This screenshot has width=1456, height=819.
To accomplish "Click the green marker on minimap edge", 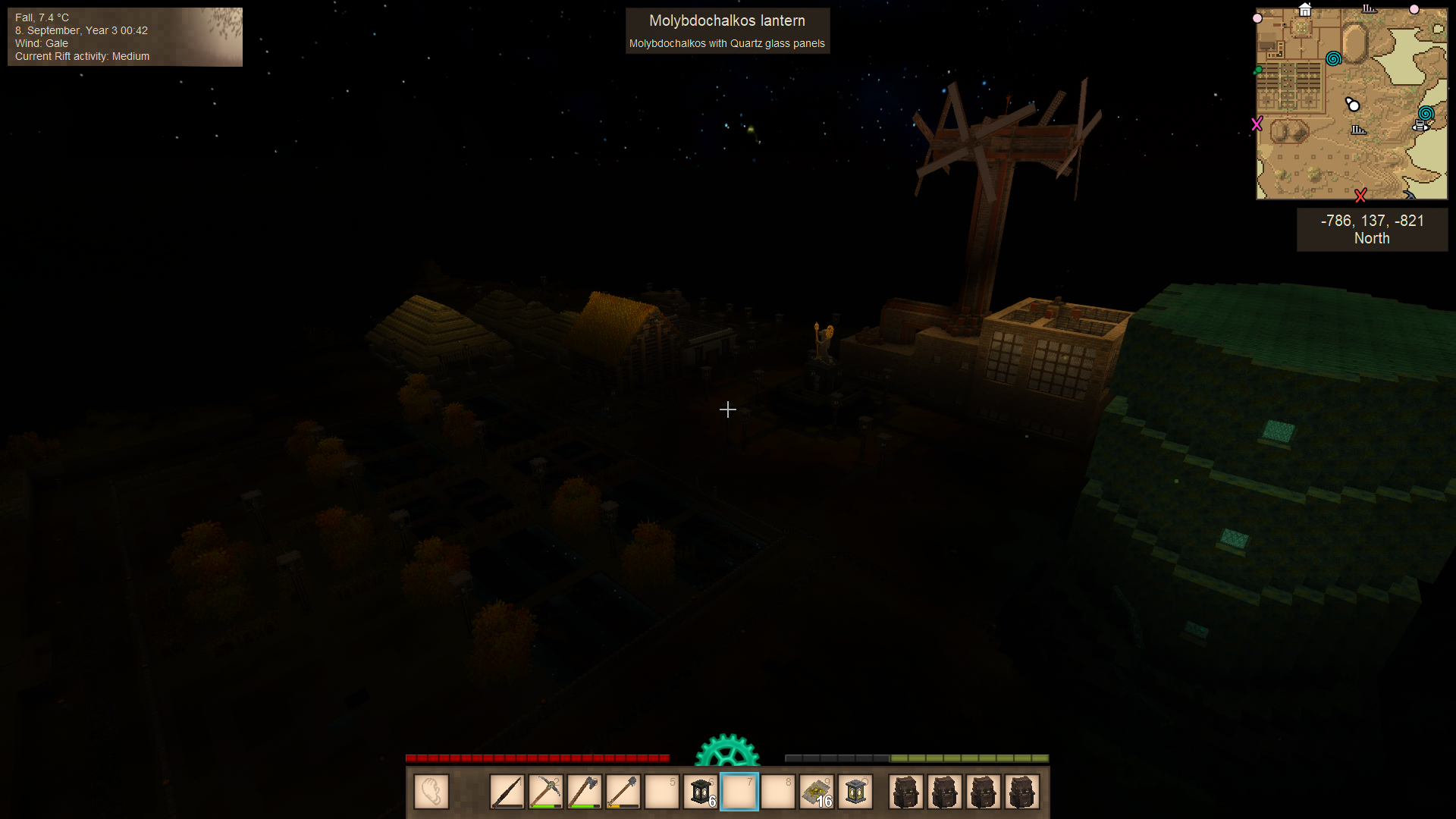I will pyautogui.click(x=1259, y=71).
